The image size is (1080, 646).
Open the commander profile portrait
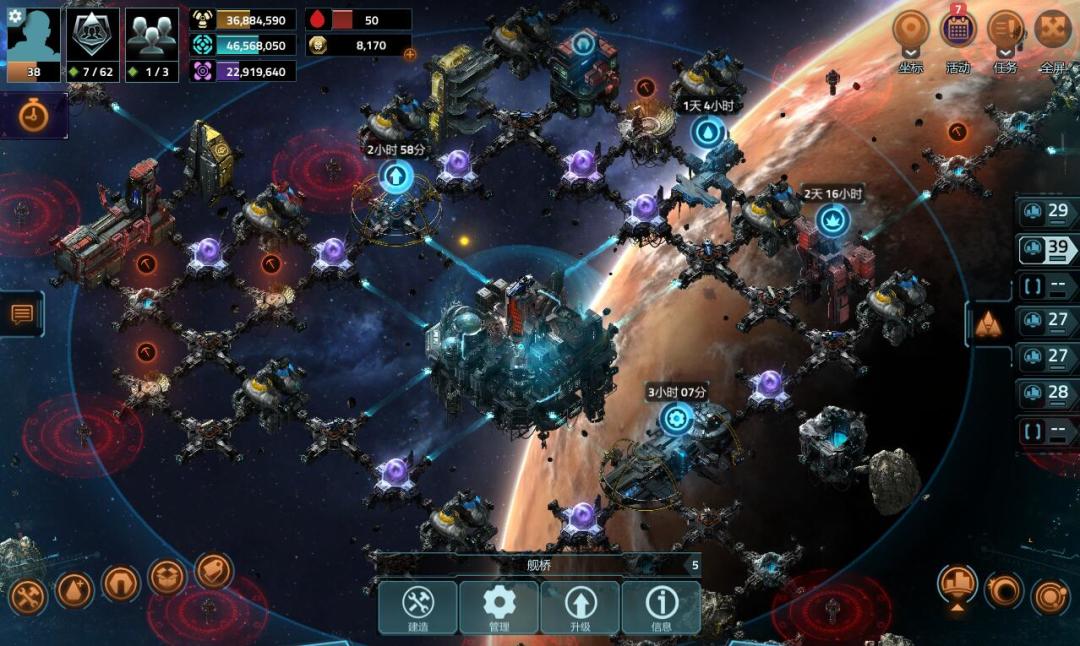click(x=34, y=44)
